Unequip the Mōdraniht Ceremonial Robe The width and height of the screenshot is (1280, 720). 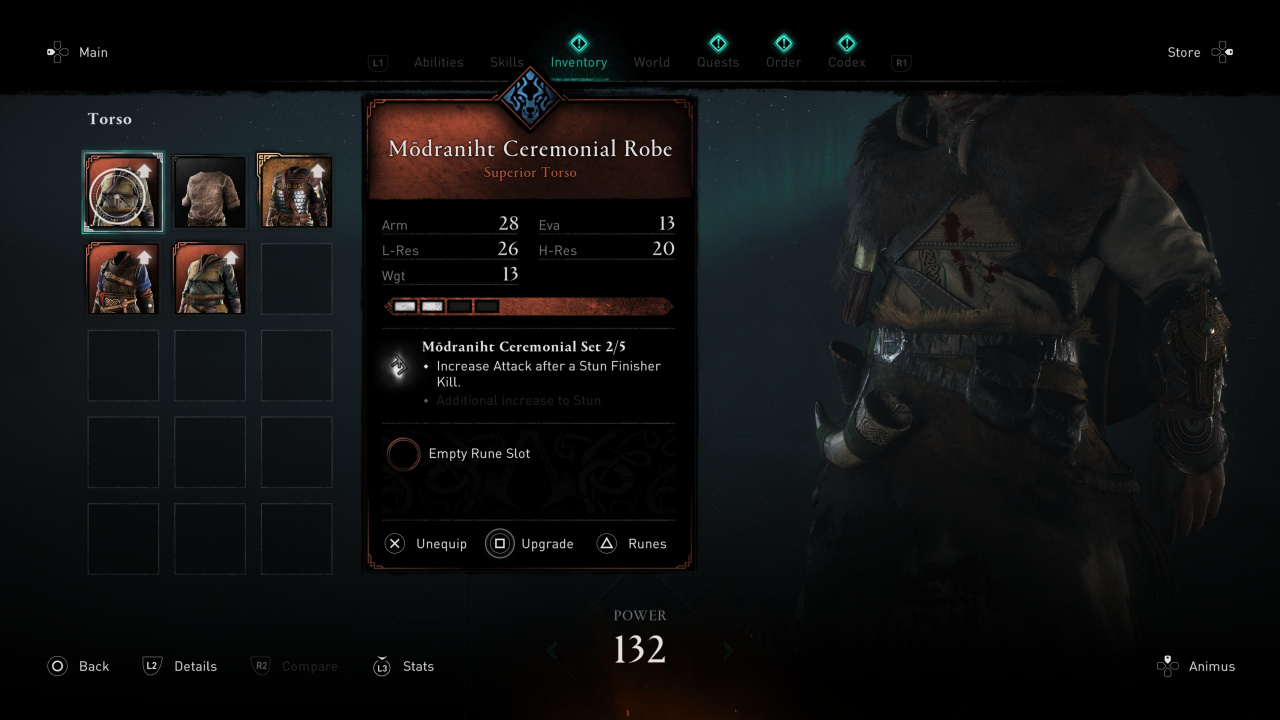427,544
